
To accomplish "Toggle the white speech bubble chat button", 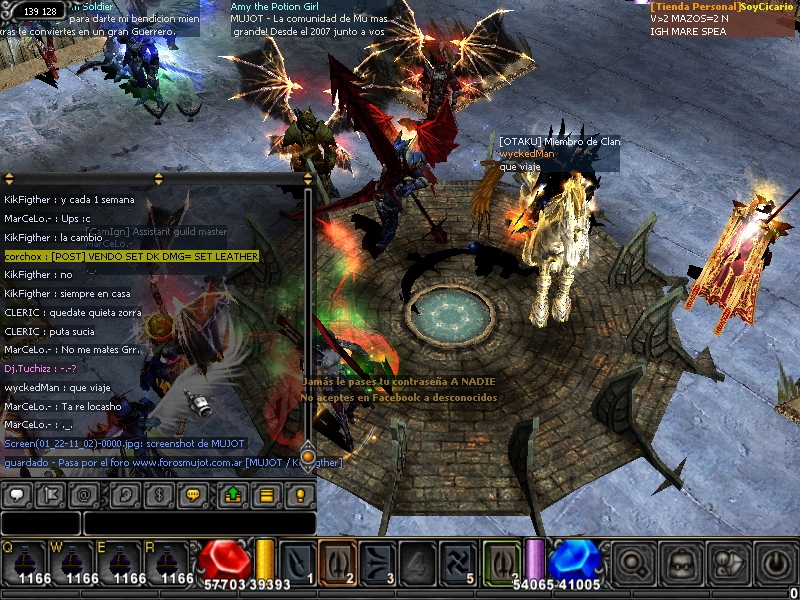I will tap(16, 495).
